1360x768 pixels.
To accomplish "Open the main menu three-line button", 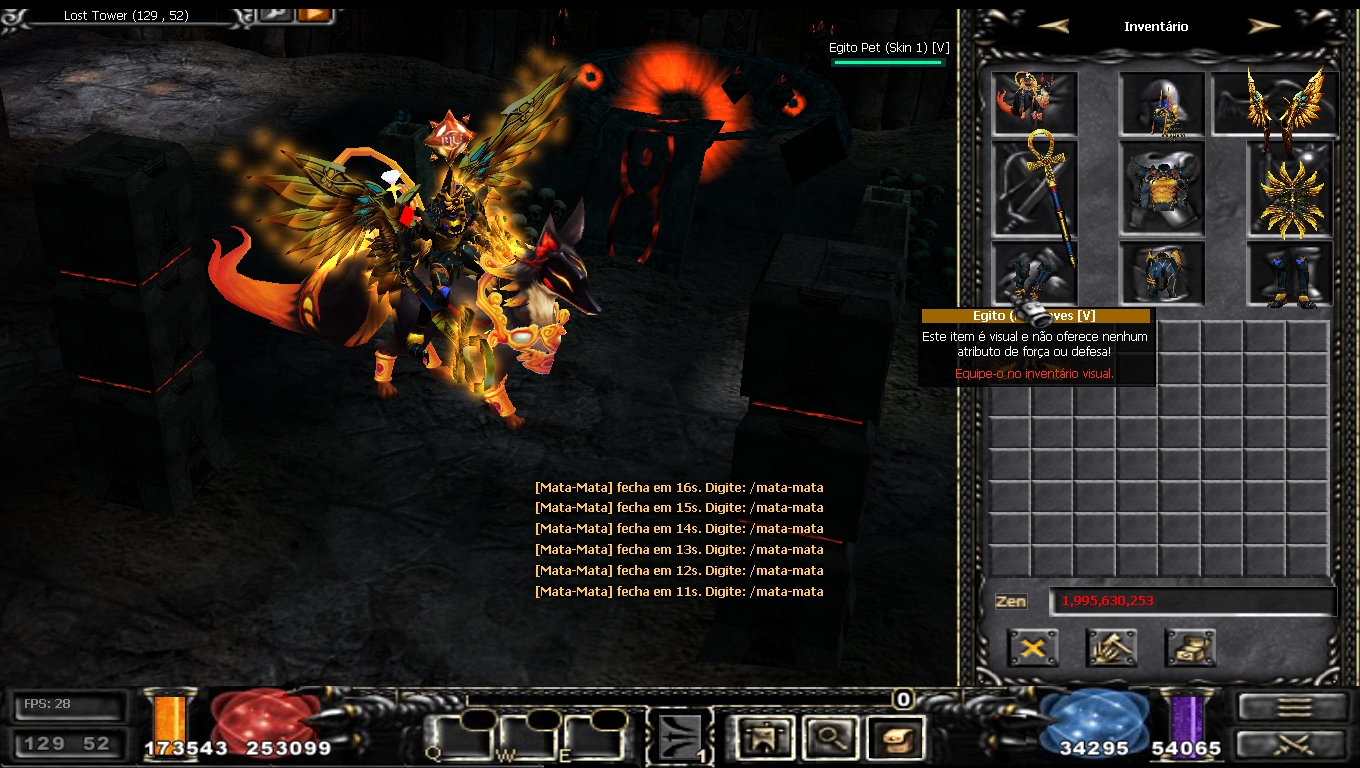I will click(1294, 706).
